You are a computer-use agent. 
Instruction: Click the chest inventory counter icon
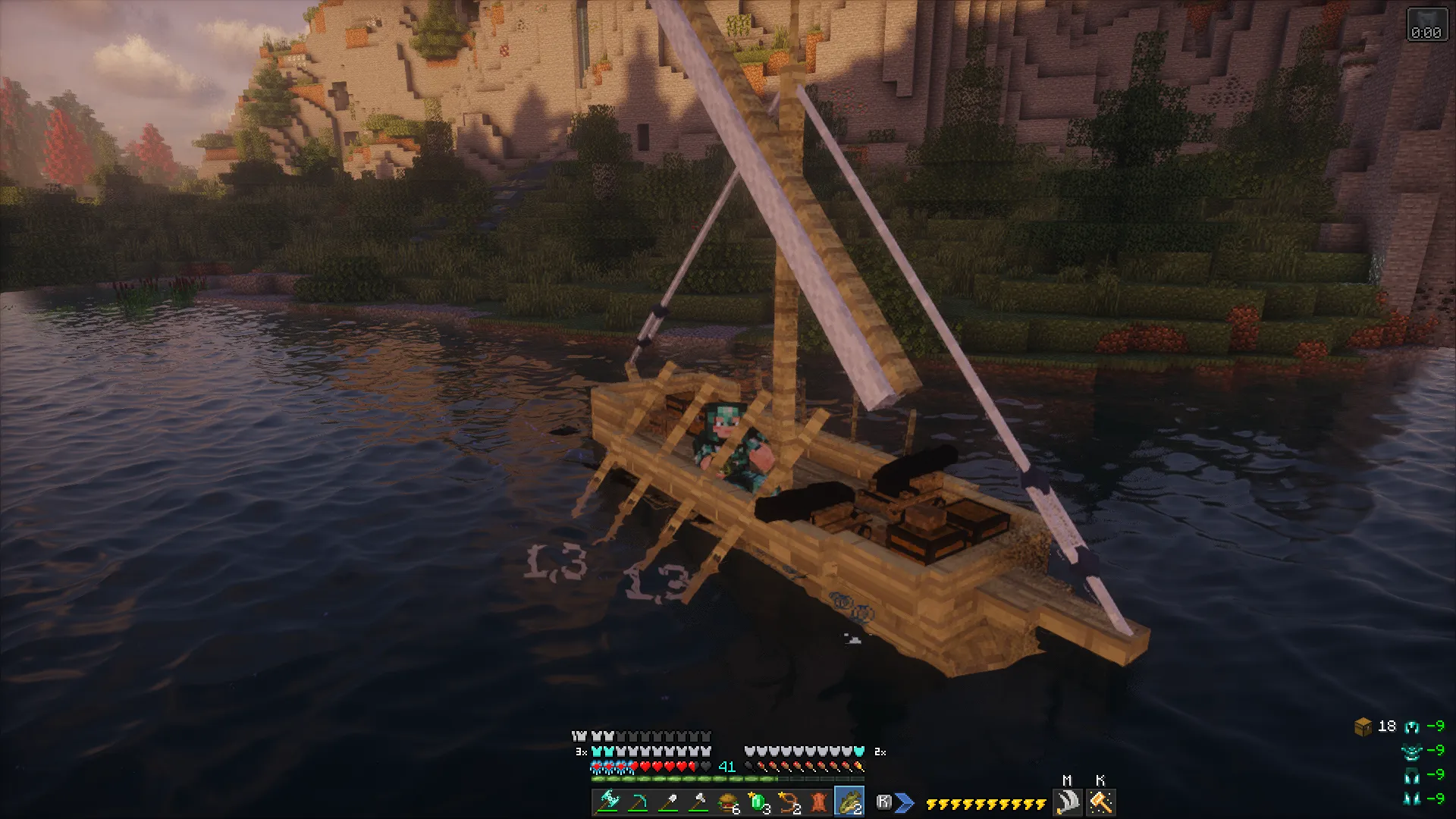pos(1363,727)
